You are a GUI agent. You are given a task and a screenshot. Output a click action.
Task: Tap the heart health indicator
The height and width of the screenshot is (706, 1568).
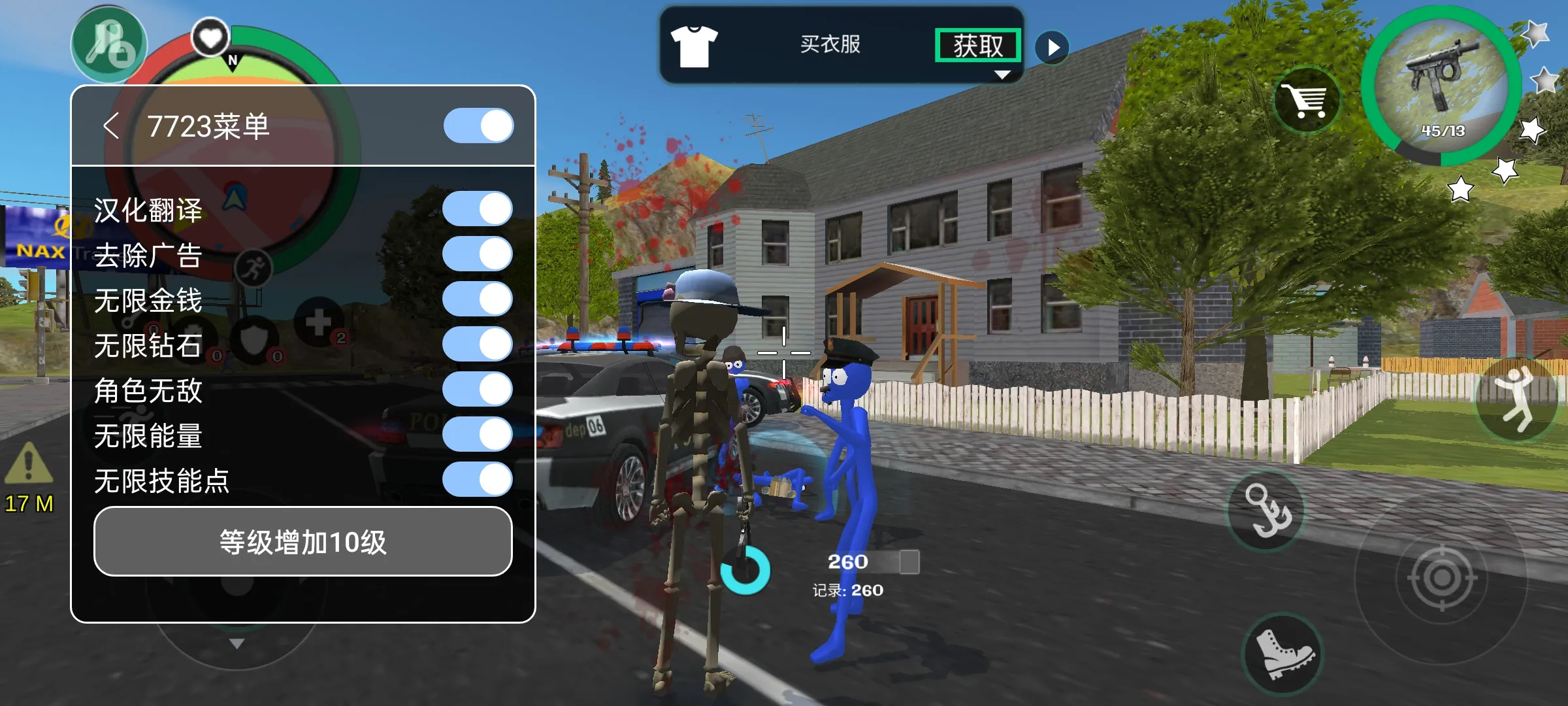point(209,36)
